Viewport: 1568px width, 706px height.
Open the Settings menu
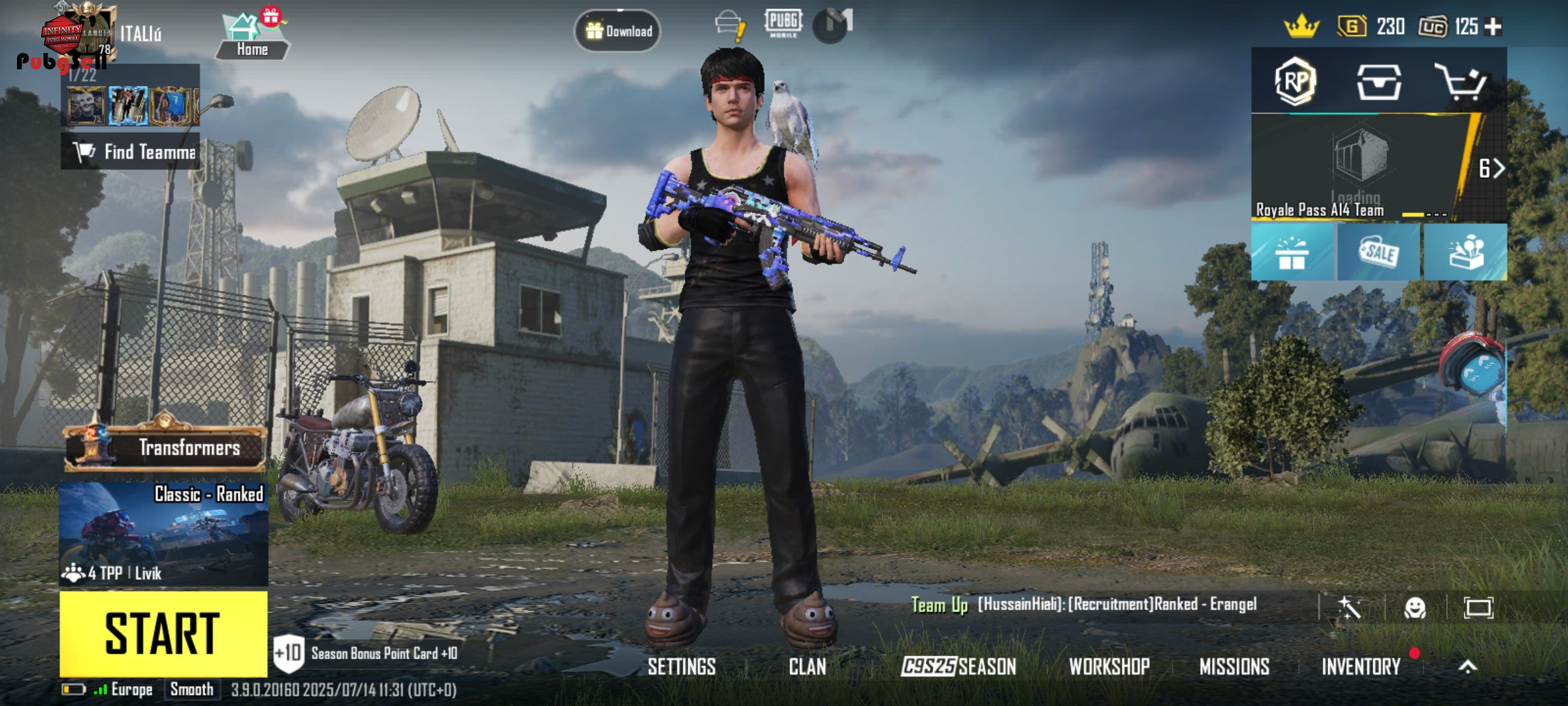tap(681, 667)
